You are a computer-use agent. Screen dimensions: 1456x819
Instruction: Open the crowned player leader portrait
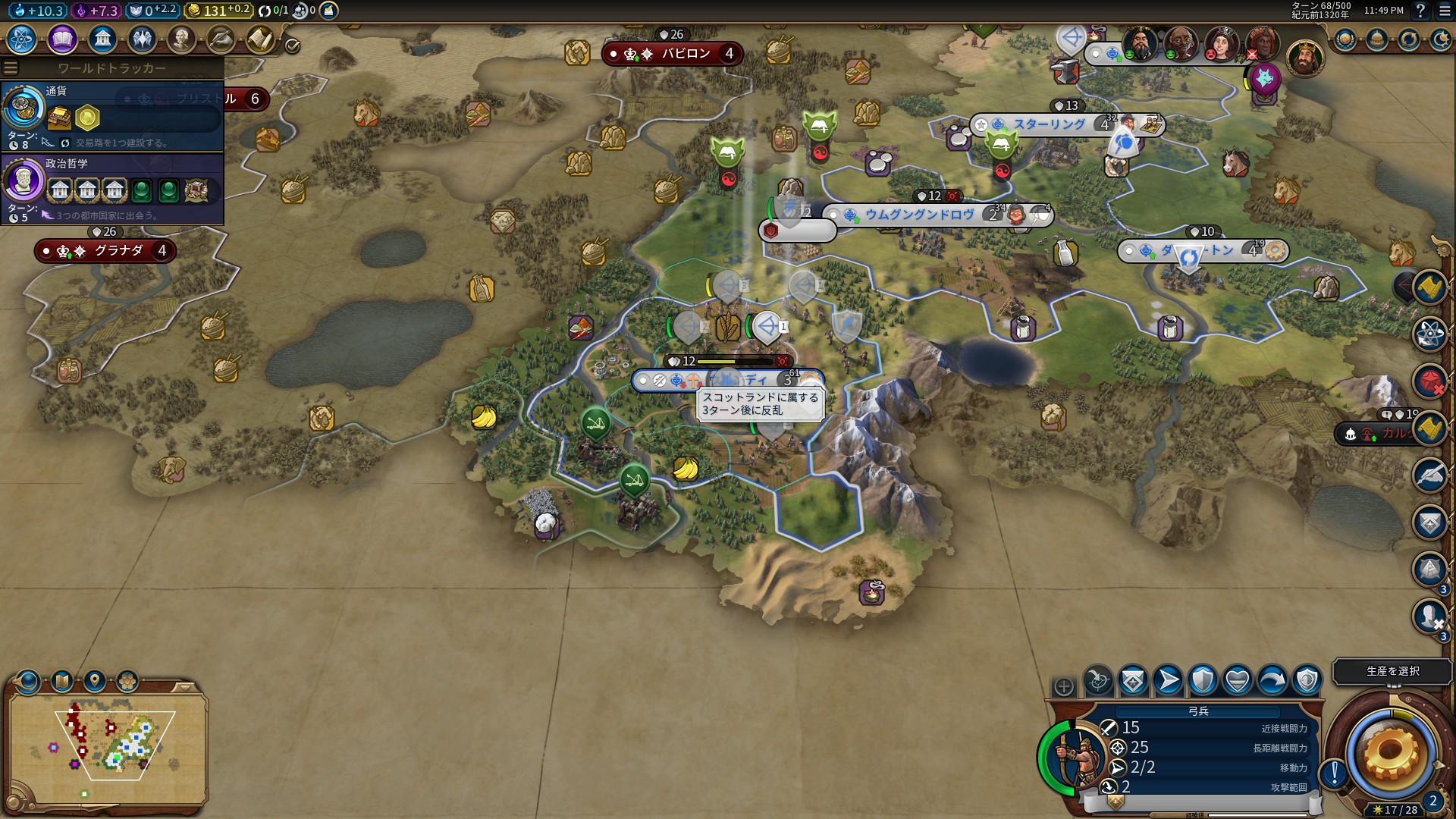tap(1304, 58)
